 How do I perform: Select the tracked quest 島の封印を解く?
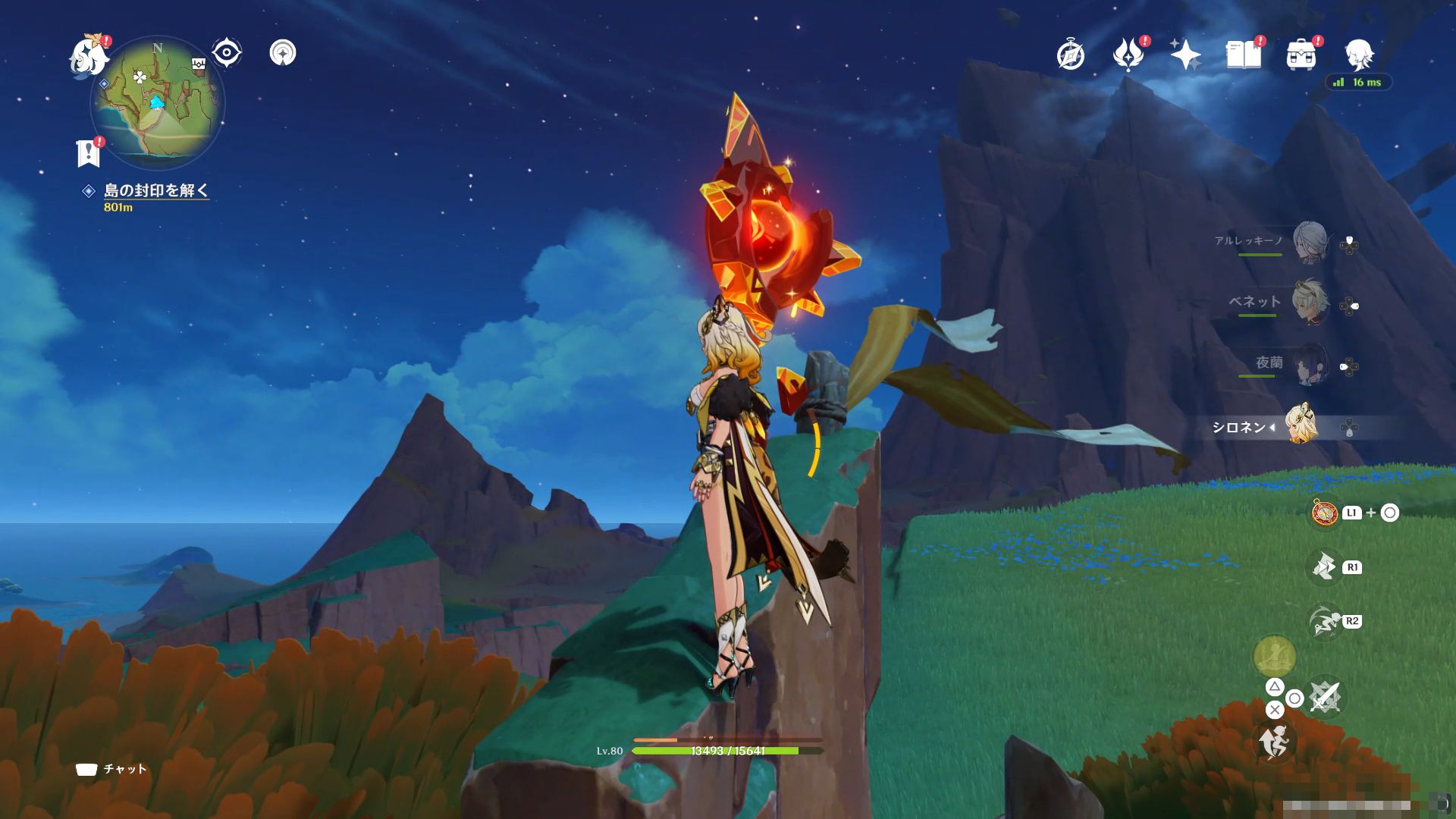click(155, 190)
